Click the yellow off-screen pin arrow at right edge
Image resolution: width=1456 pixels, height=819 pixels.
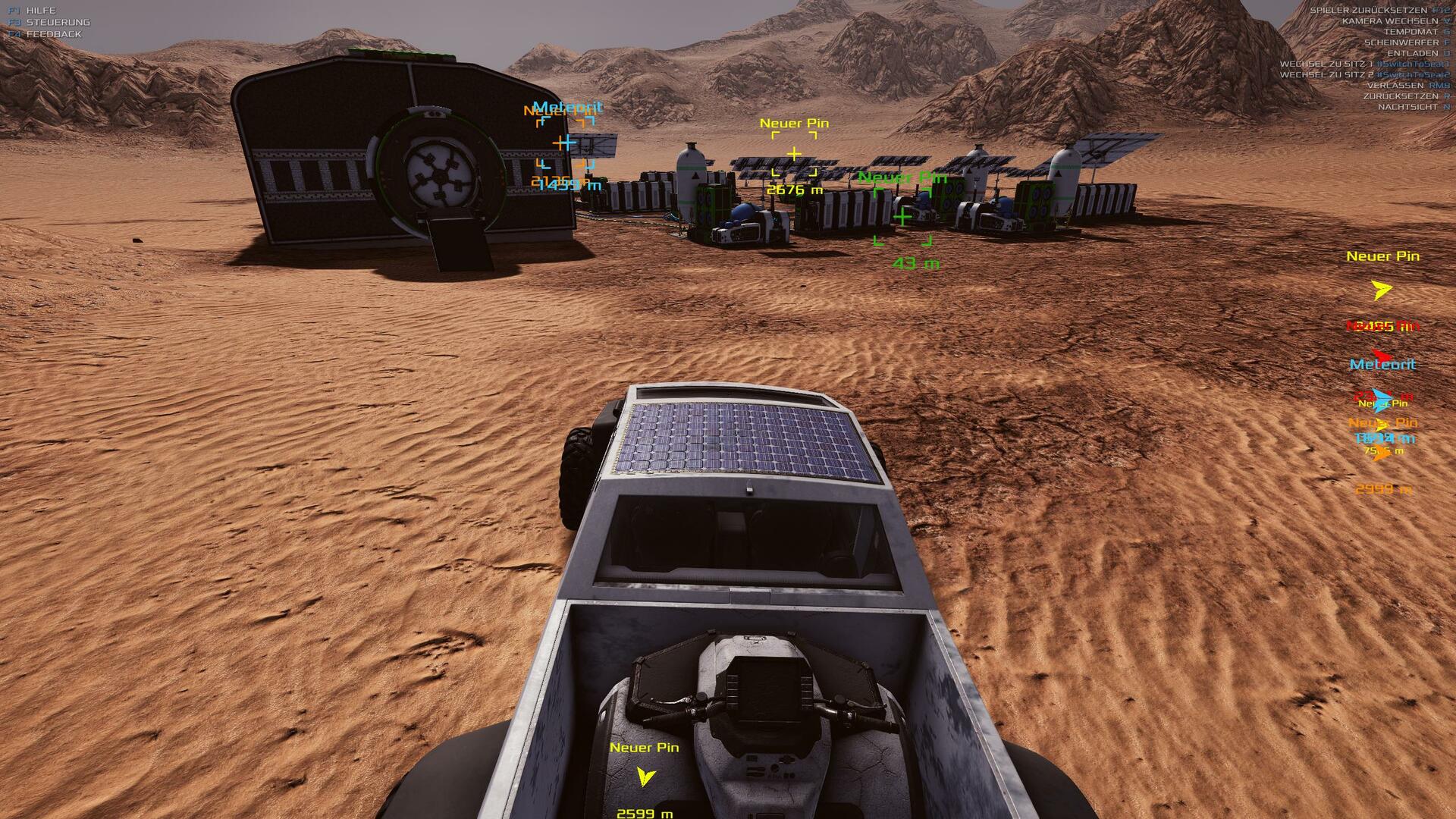[1382, 290]
